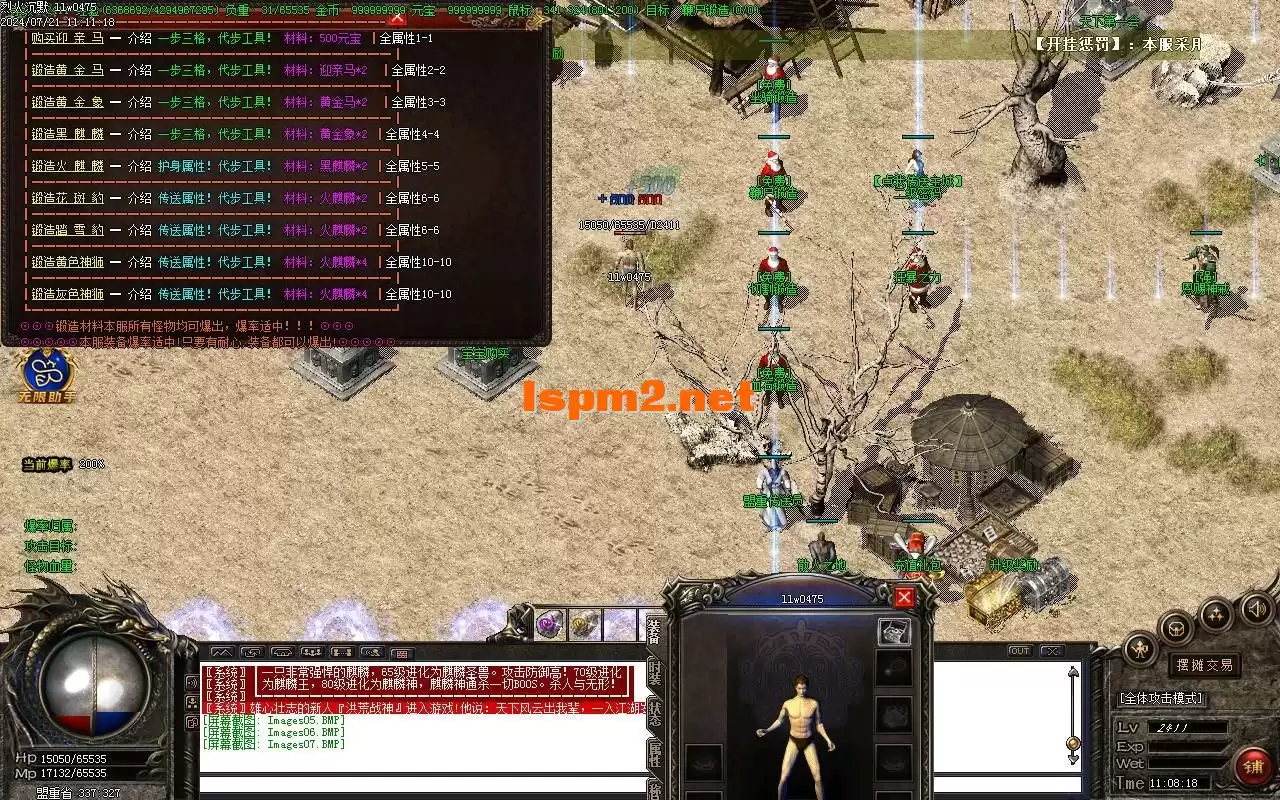Select the 锻造黄金象 option

tap(67, 102)
